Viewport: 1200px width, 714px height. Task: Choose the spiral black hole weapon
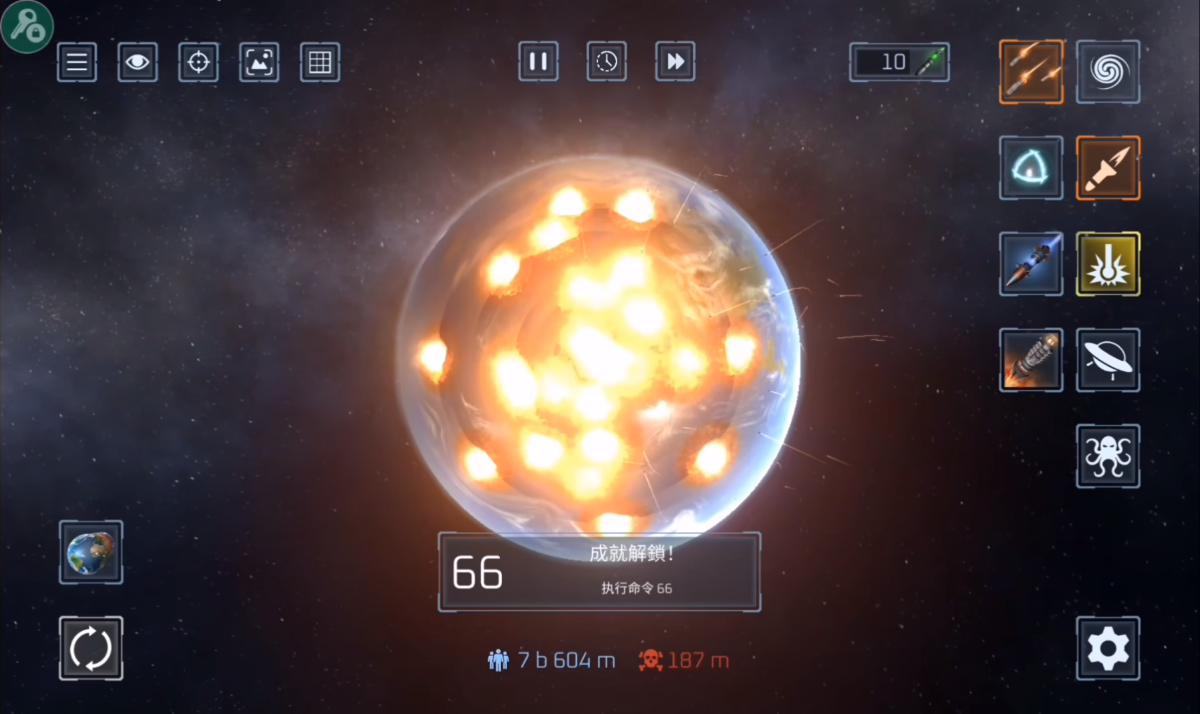coord(1108,71)
